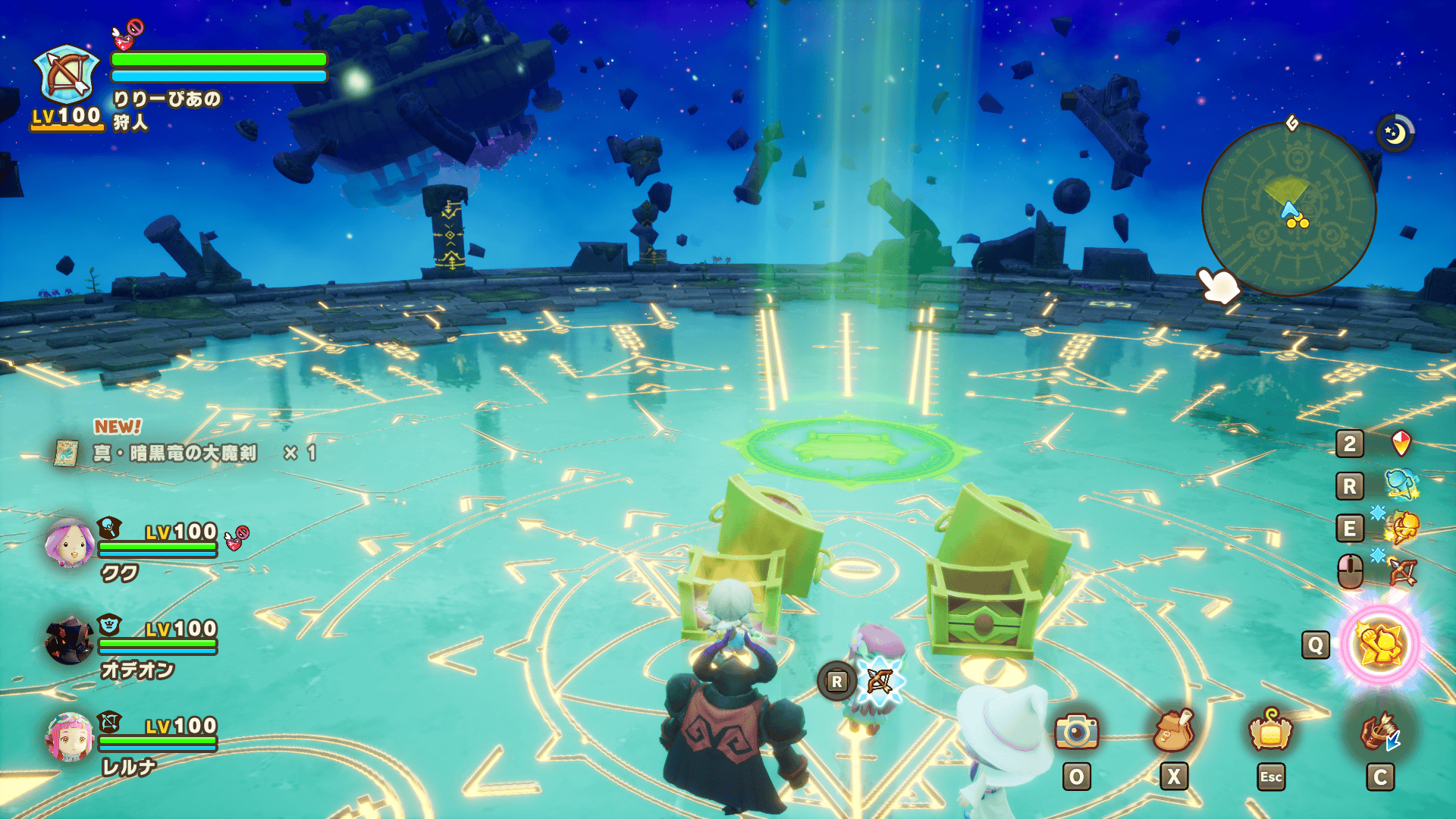1456x819 pixels.
Task: View the new 真・暗黒竜の大魔剣 item notification
Action: (x=174, y=453)
